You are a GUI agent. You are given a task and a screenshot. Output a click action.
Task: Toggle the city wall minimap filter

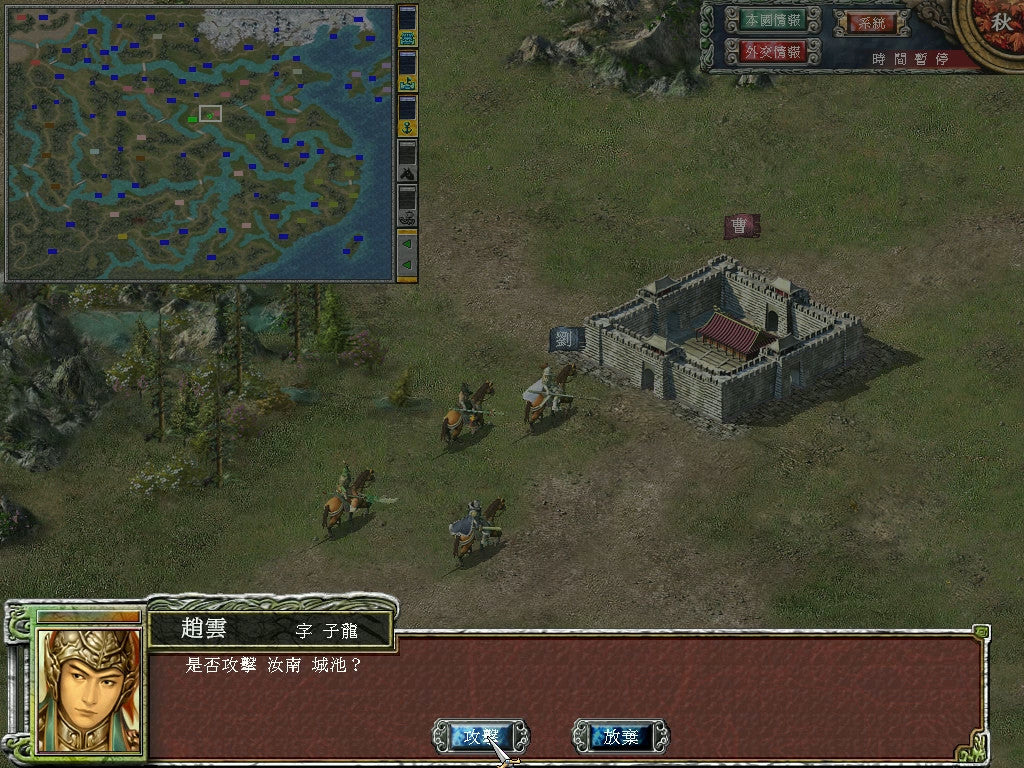pos(407,38)
